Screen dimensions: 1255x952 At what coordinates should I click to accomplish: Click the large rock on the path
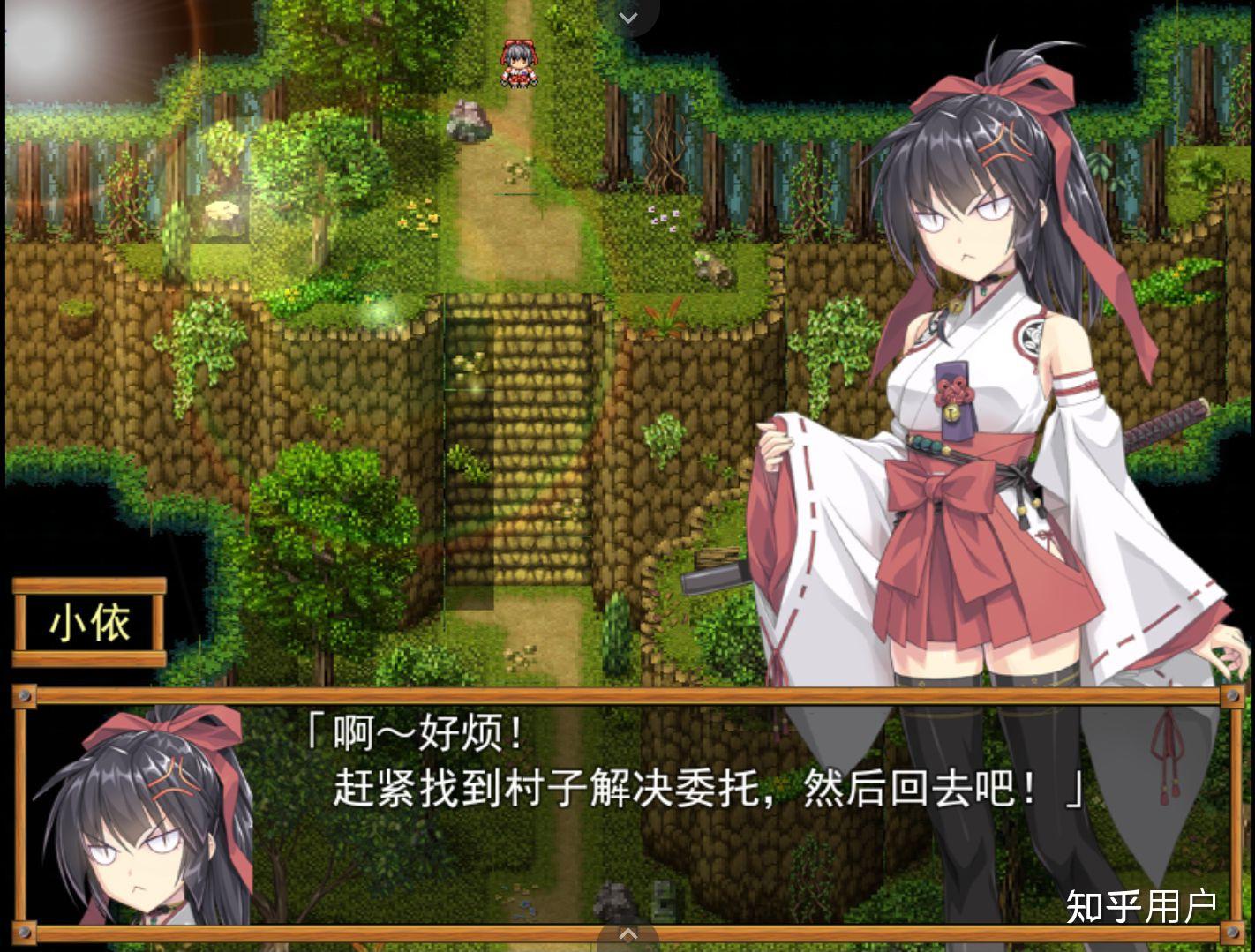pyautogui.click(x=470, y=119)
